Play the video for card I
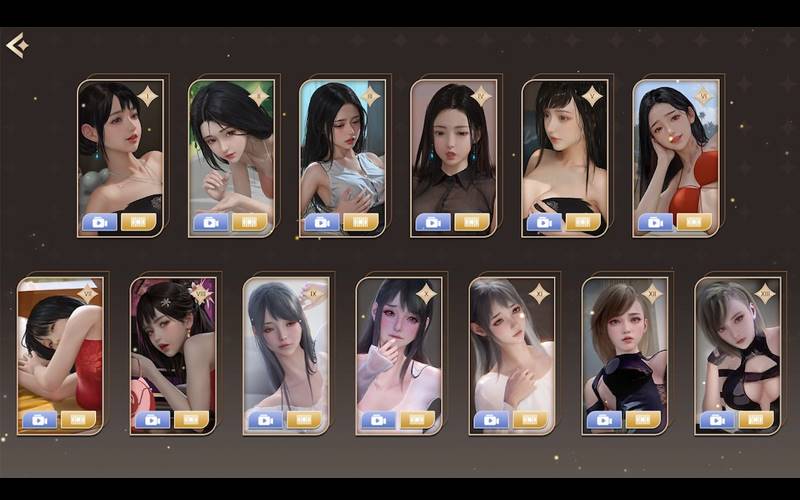The width and height of the screenshot is (800, 500). pyautogui.click(x=99, y=222)
